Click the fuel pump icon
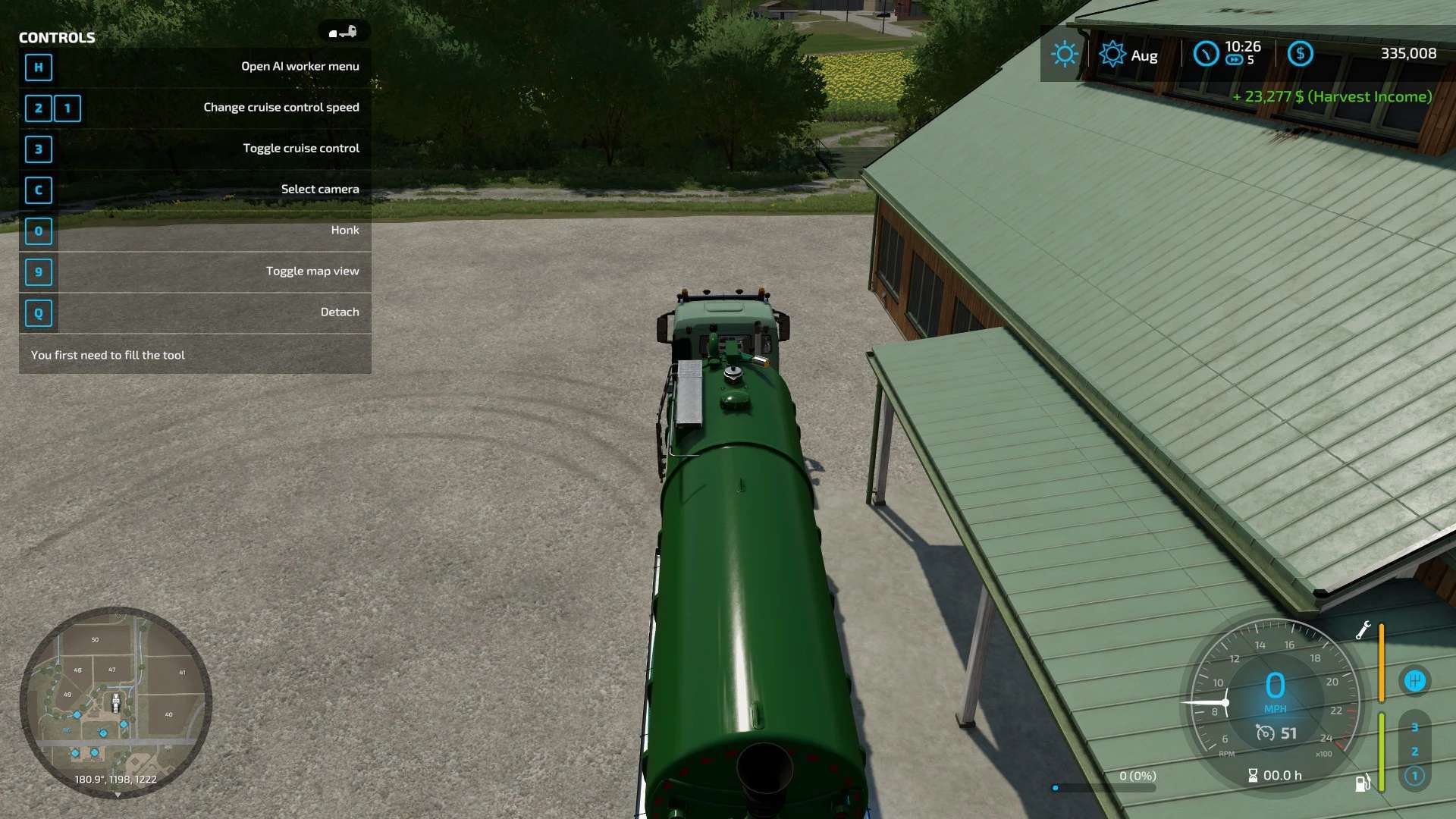Screen dimensions: 1456x819 coord(1362,783)
